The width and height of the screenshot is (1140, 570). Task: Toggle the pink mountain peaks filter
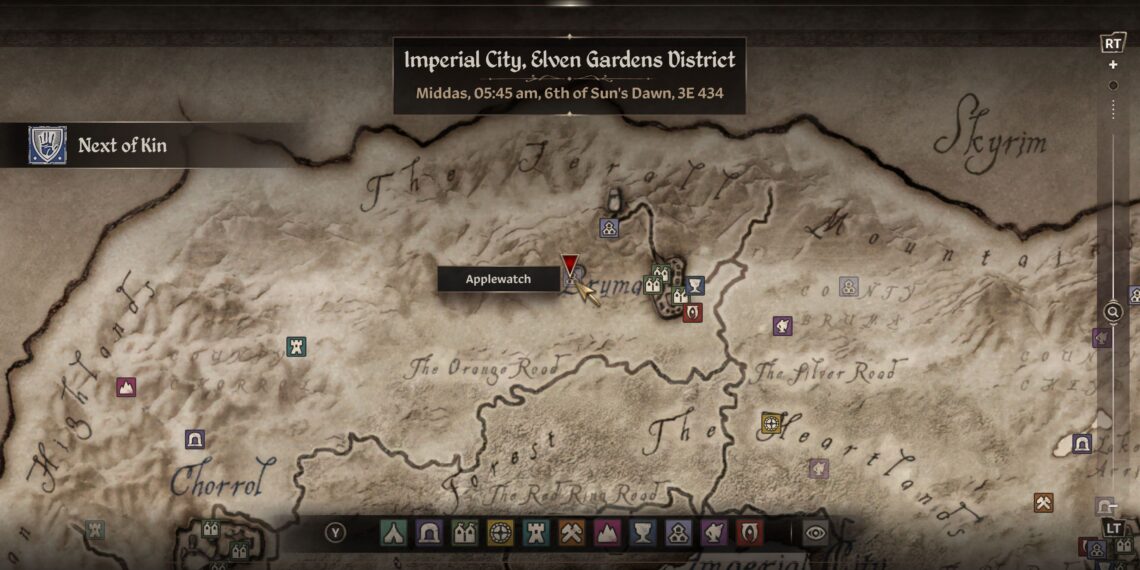(x=607, y=533)
